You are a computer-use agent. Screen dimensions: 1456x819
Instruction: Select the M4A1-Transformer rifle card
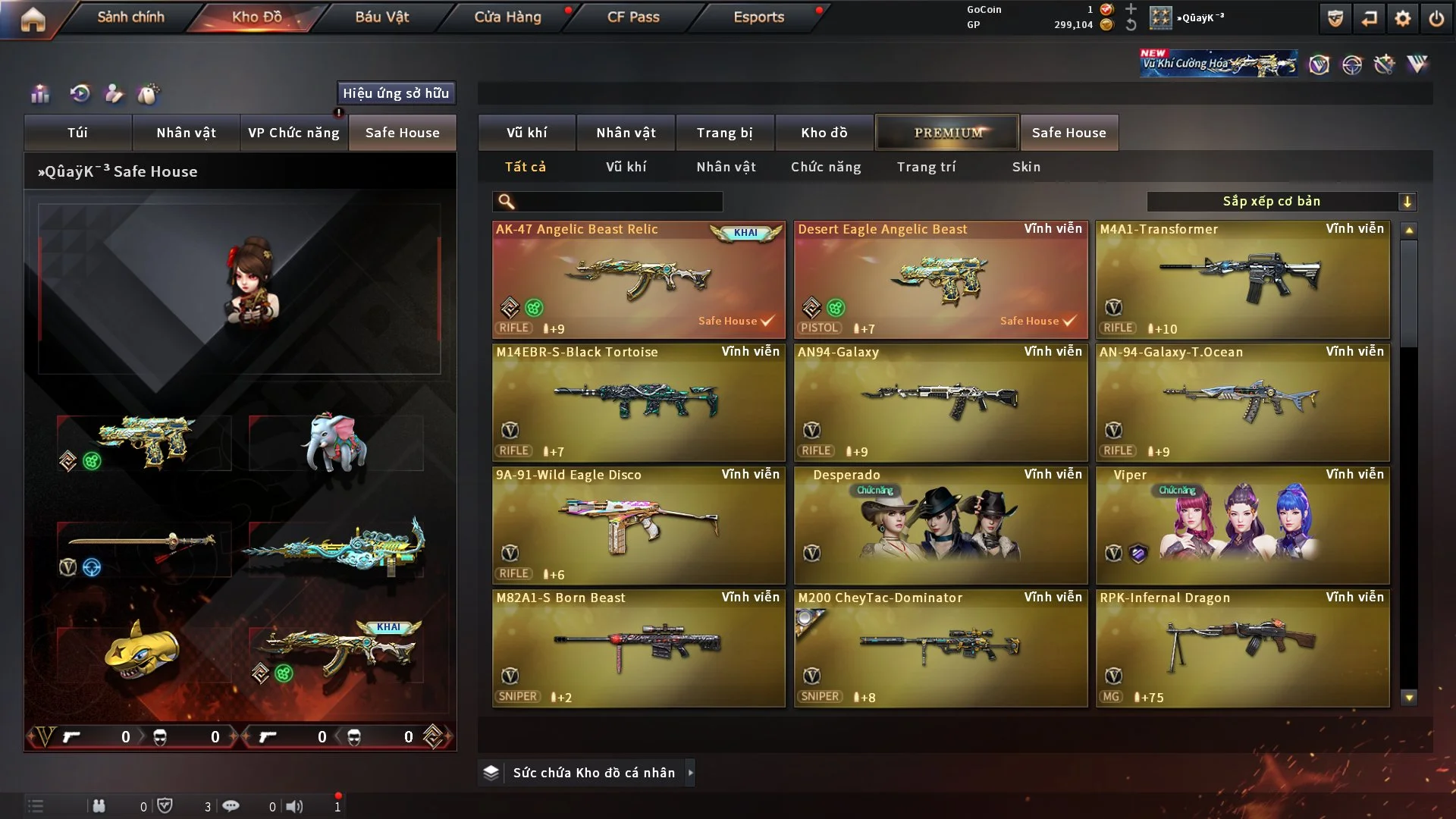1242,279
